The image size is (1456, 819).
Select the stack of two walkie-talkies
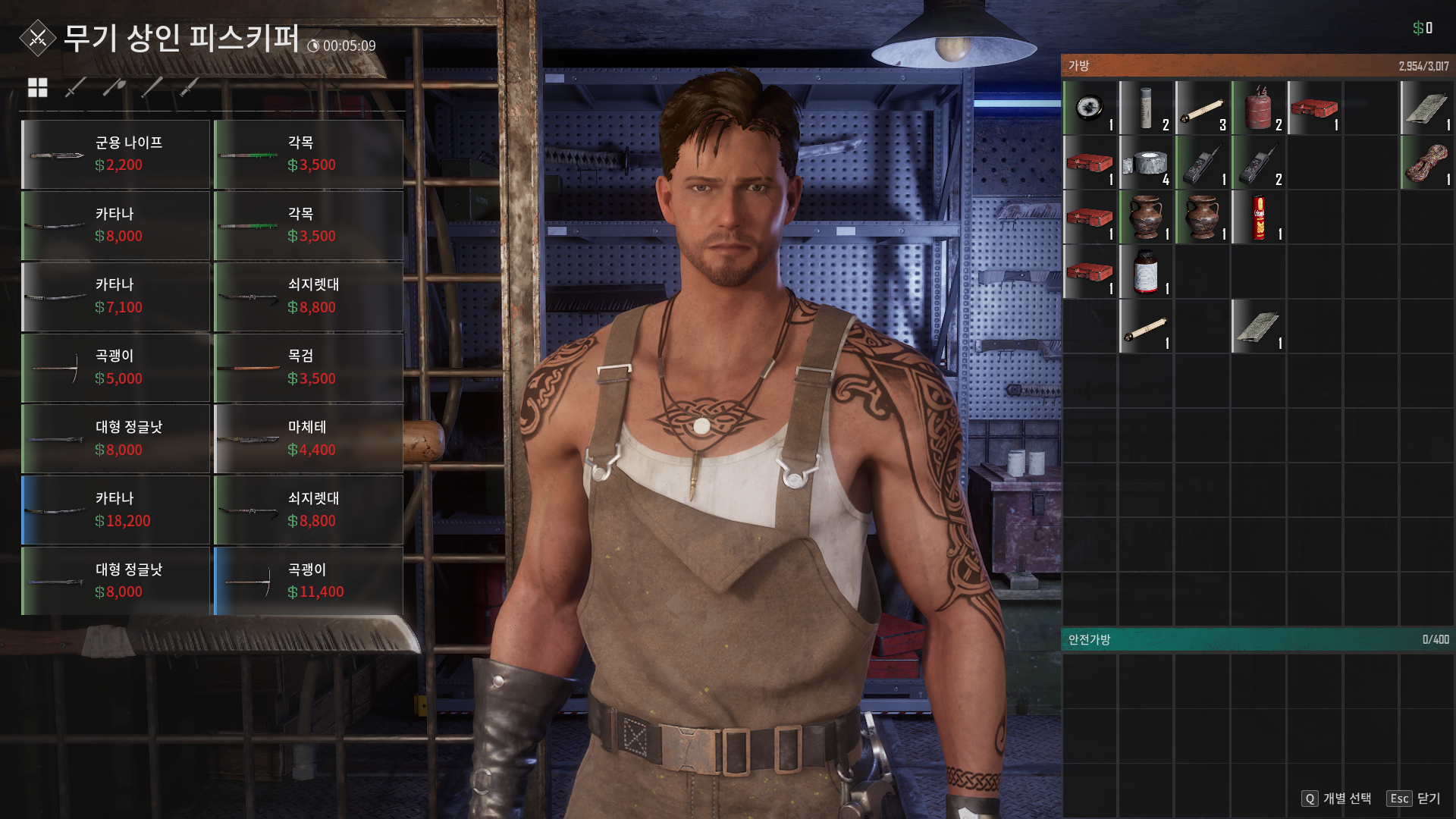point(1258,163)
